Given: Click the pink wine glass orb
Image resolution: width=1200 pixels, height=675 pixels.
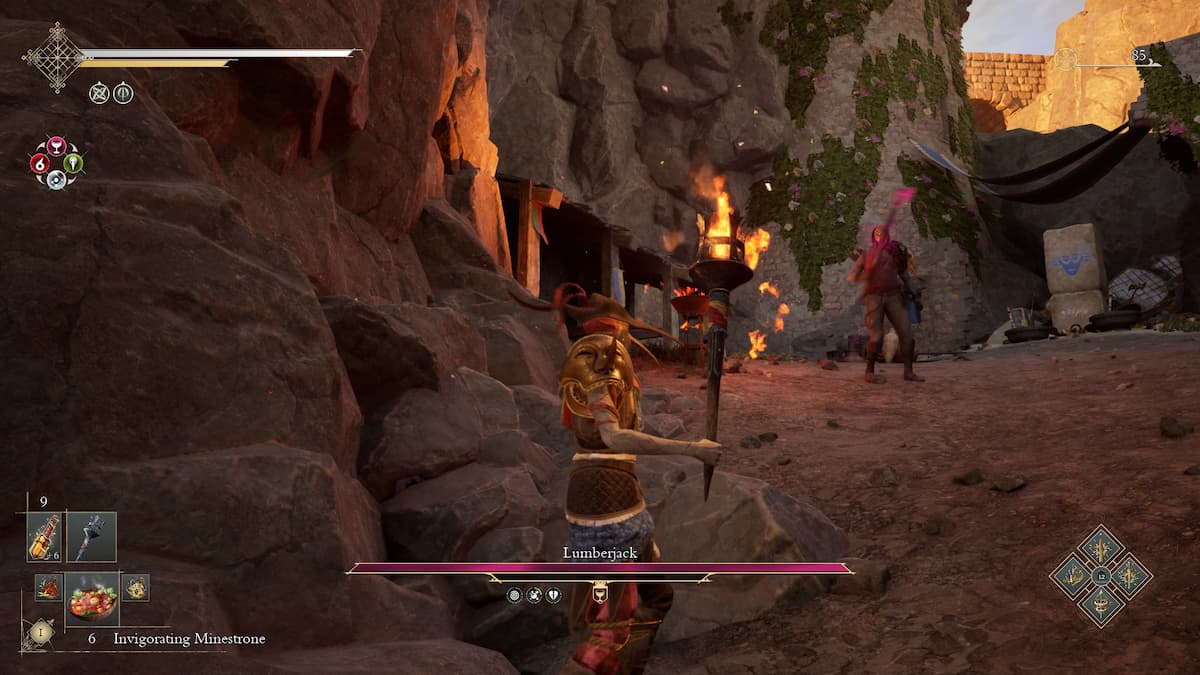Looking at the screenshot, I should coord(56,146).
